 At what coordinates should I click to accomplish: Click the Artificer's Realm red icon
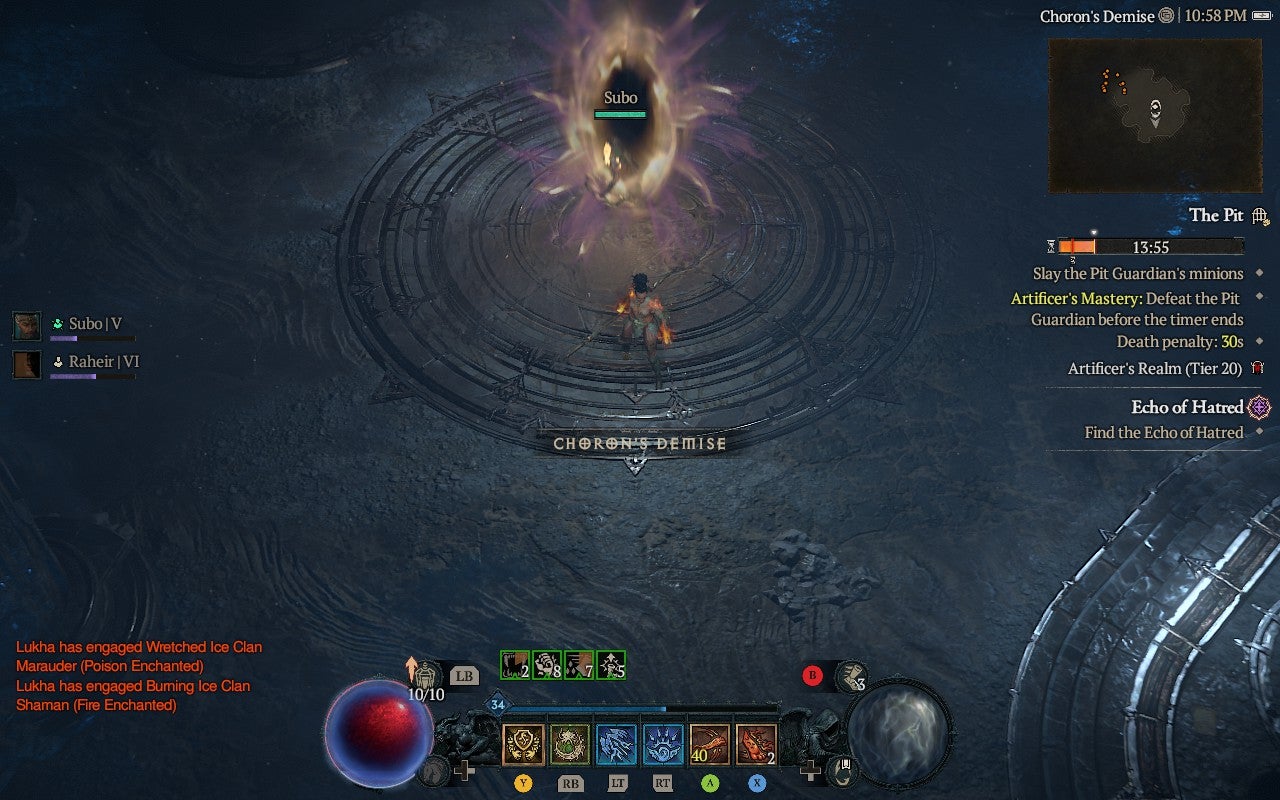coord(1258,369)
